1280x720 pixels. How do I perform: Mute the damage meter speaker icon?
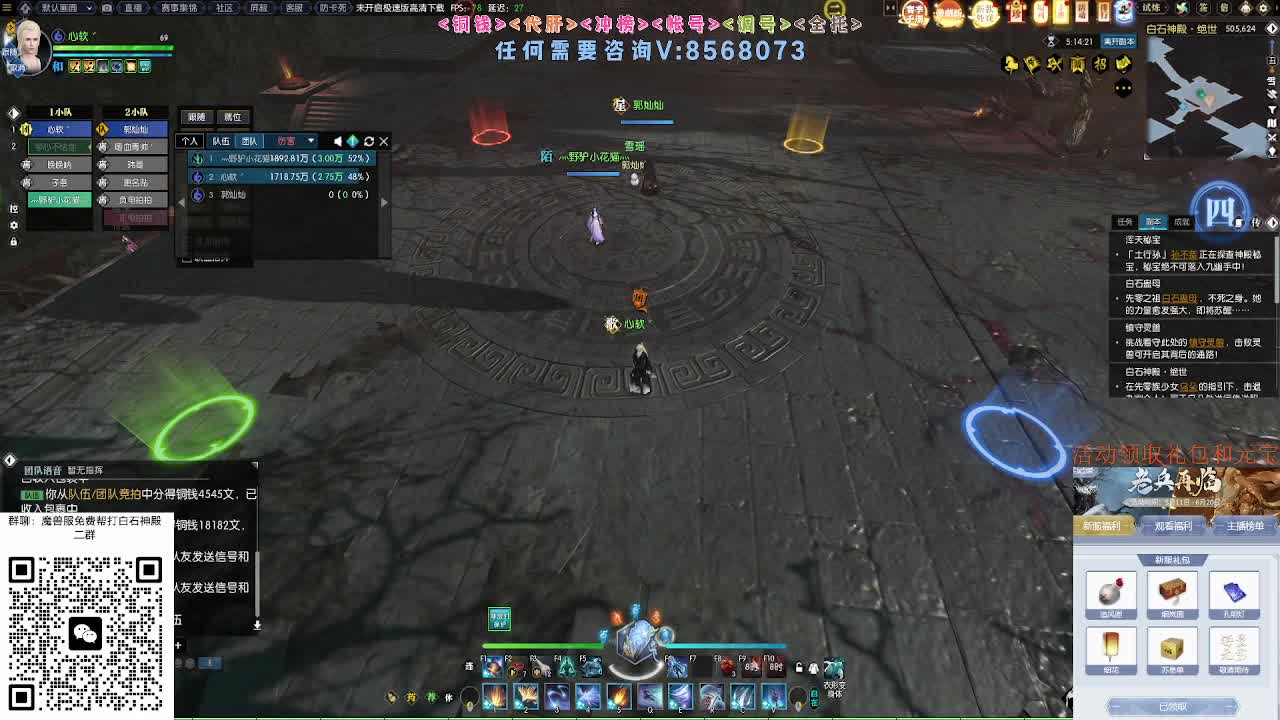pyautogui.click(x=337, y=141)
